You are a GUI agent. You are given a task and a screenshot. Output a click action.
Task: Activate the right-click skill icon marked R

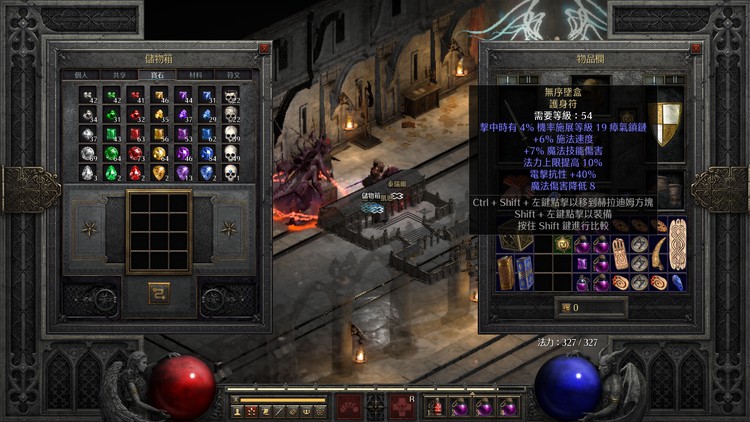click(402, 405)
